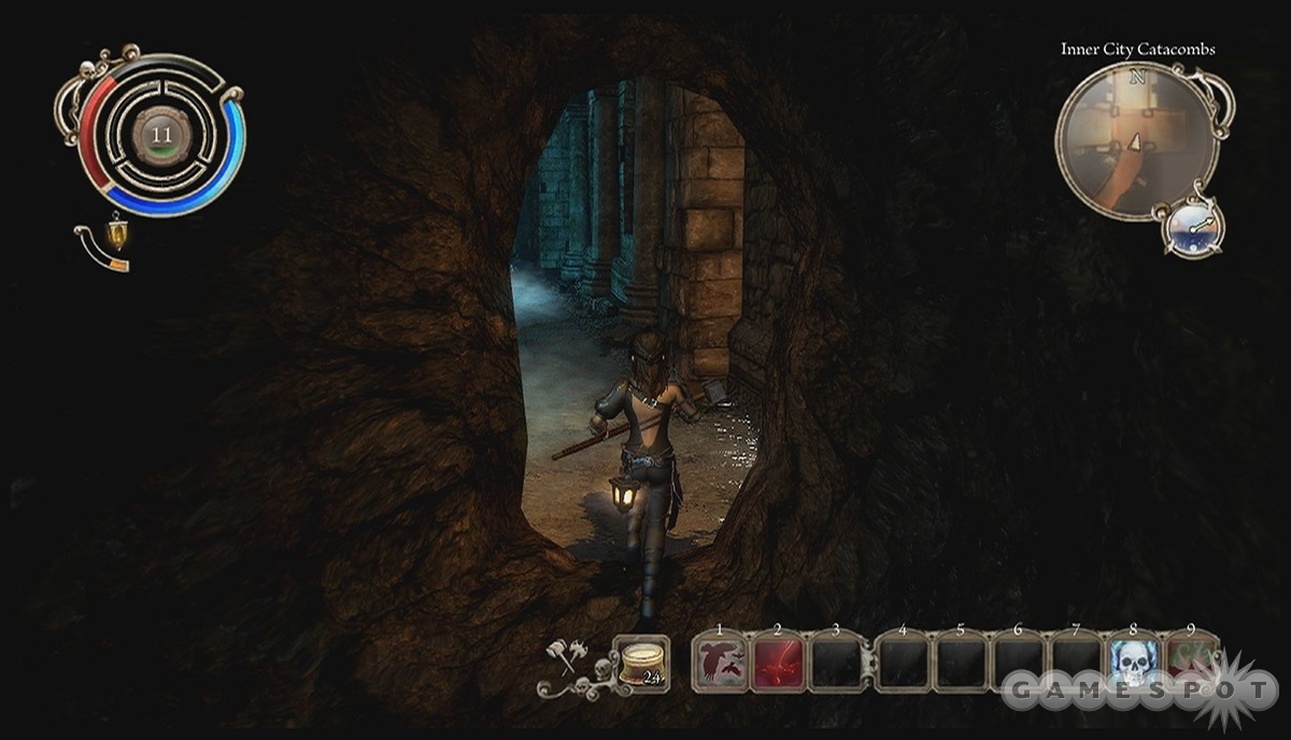Activate the raven ability in slot 1
The width and height of the screenshot is (1291, 740).
[x=720, y=663]
